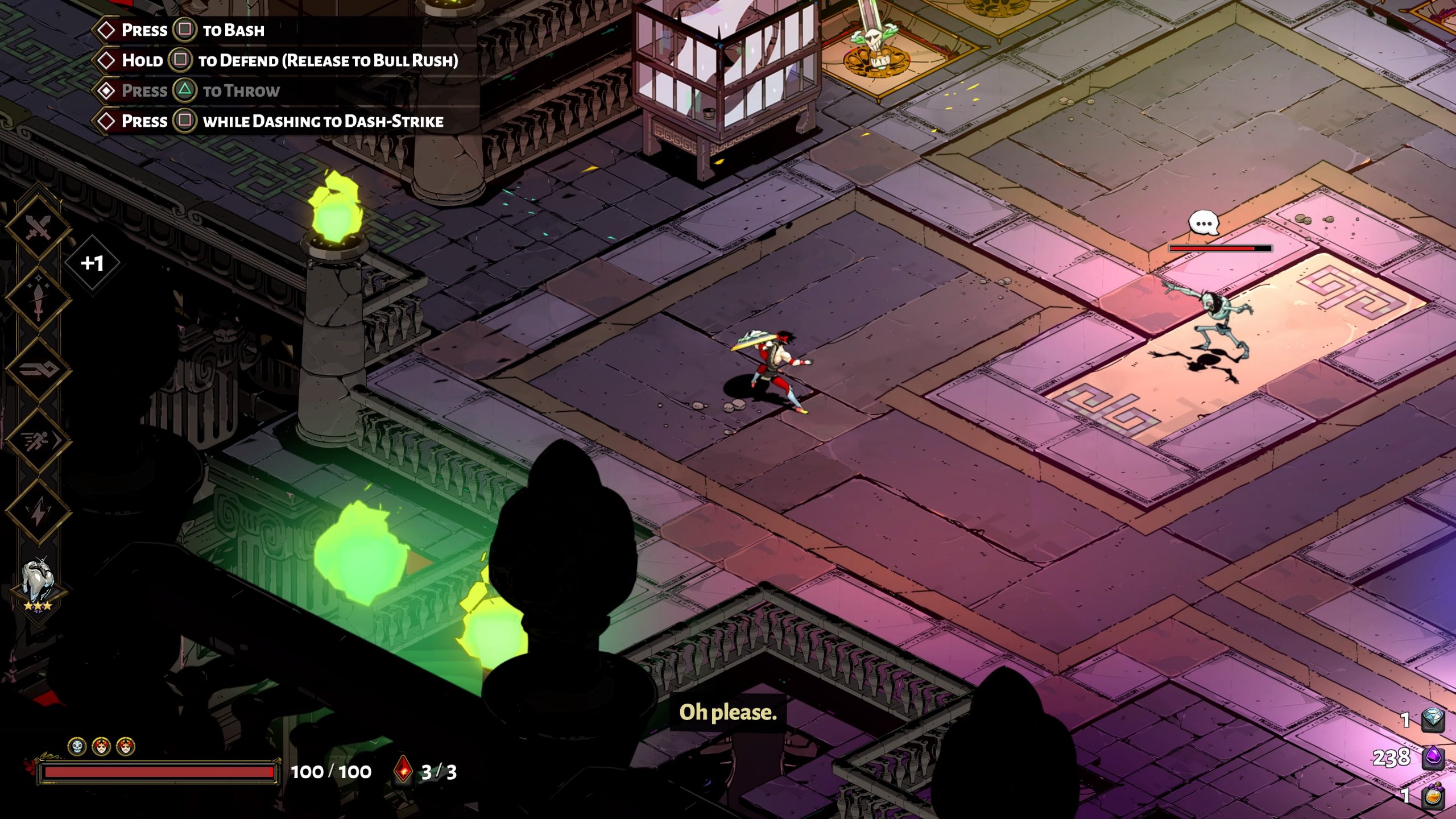Uncheck the completed 'Press to Throw' objective
This screenshot has width=1456, height=819.
pos(106,90)
